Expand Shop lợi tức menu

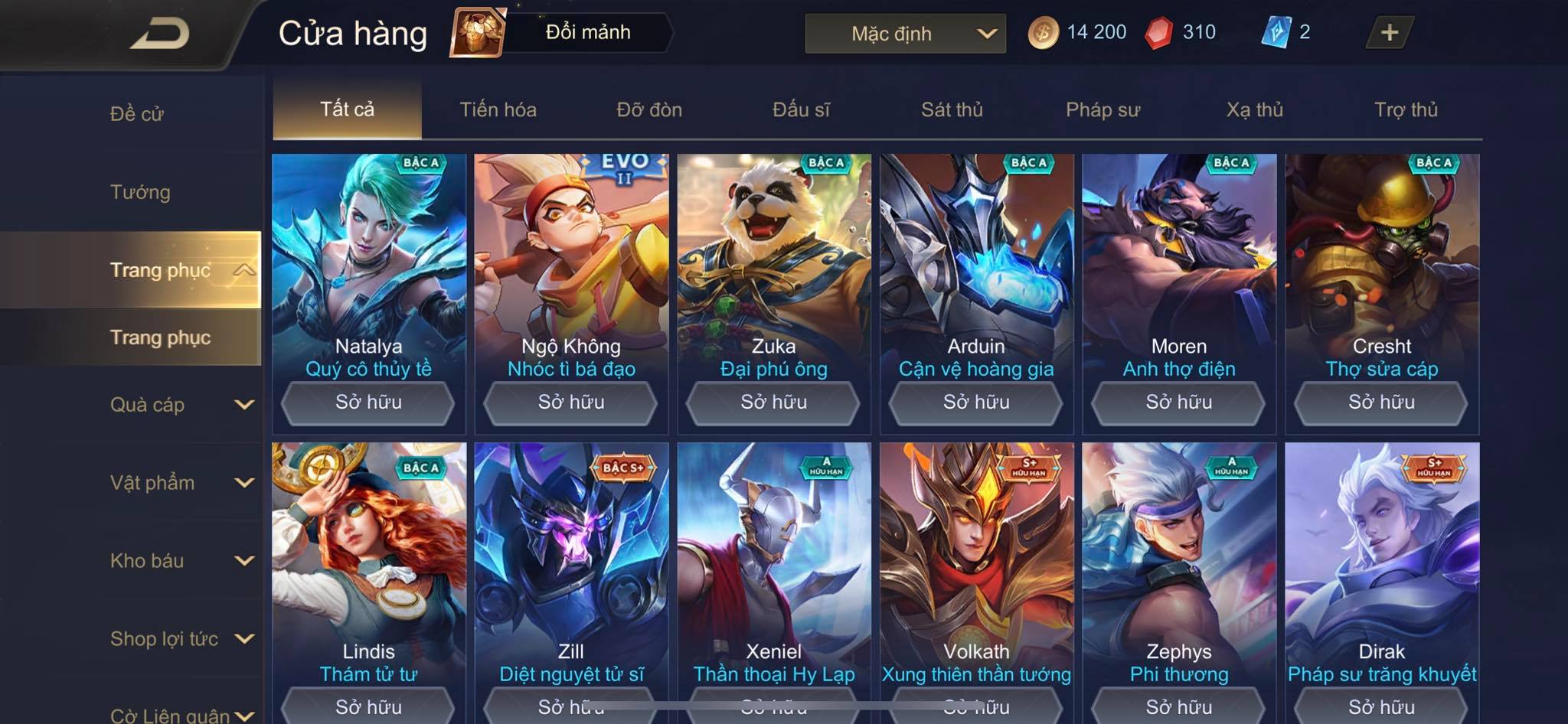coord(180,639)
